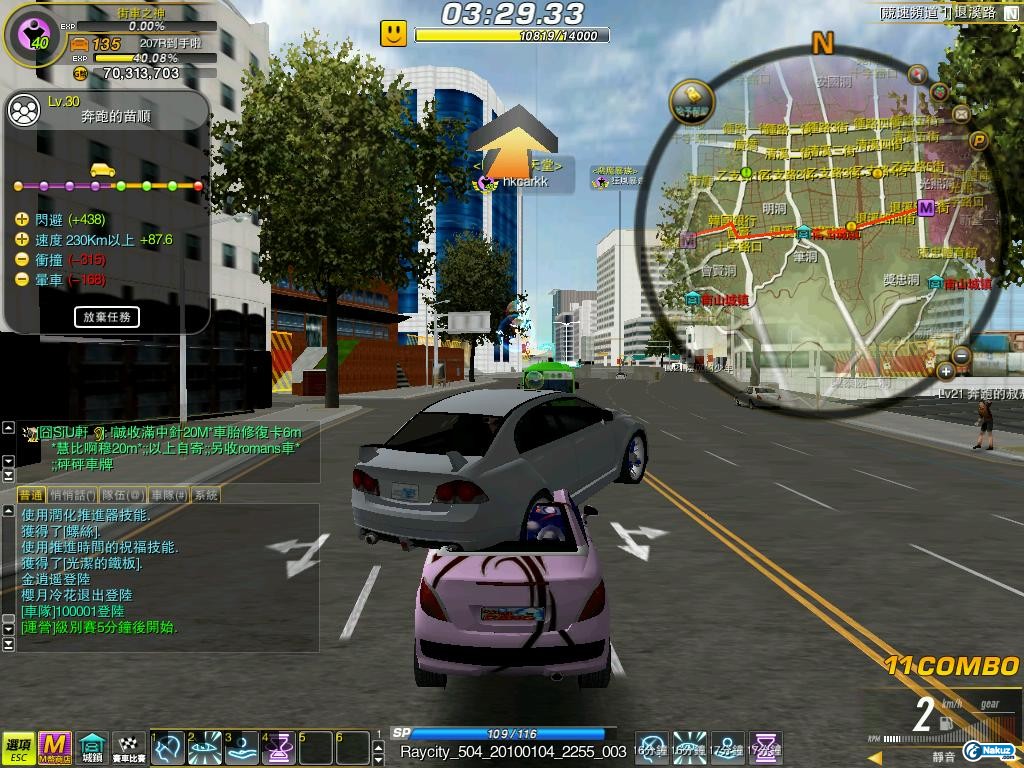Click the 放棄任務 abandon mission button
The width and height of the screenshot is (1024, 768).
[106, 317]
